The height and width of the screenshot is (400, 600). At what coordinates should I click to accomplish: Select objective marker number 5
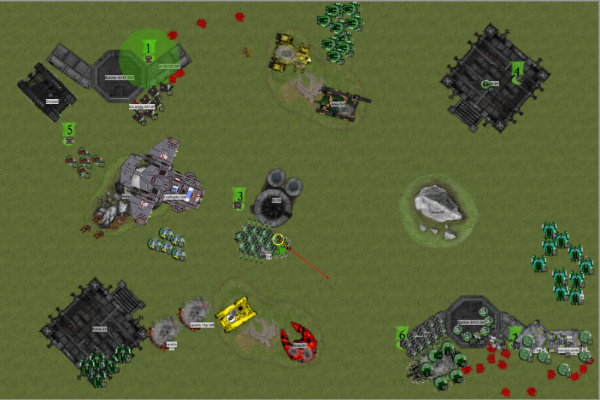pos(69,129)
